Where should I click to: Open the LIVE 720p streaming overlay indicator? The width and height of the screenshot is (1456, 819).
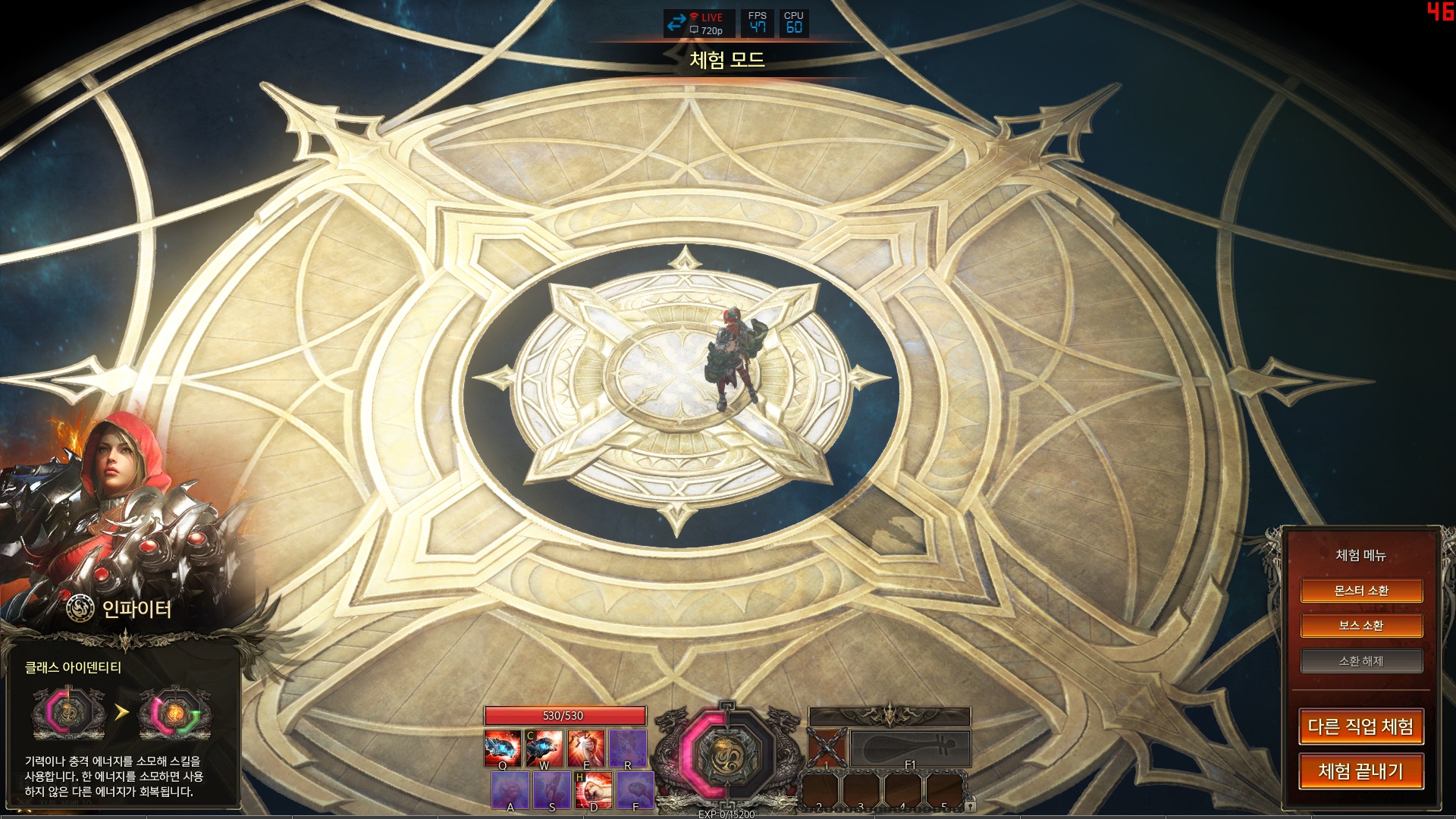(x=698, y=24)
